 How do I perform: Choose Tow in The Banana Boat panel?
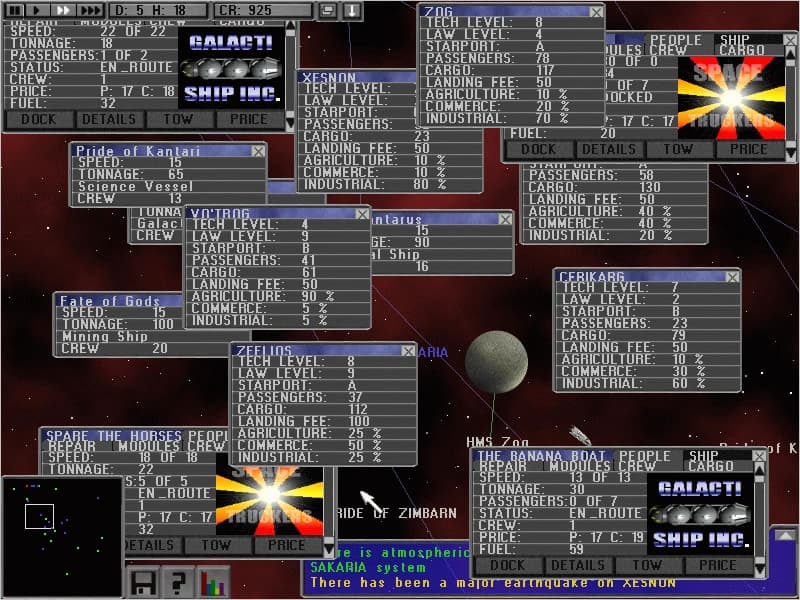(x=648, y=565)
